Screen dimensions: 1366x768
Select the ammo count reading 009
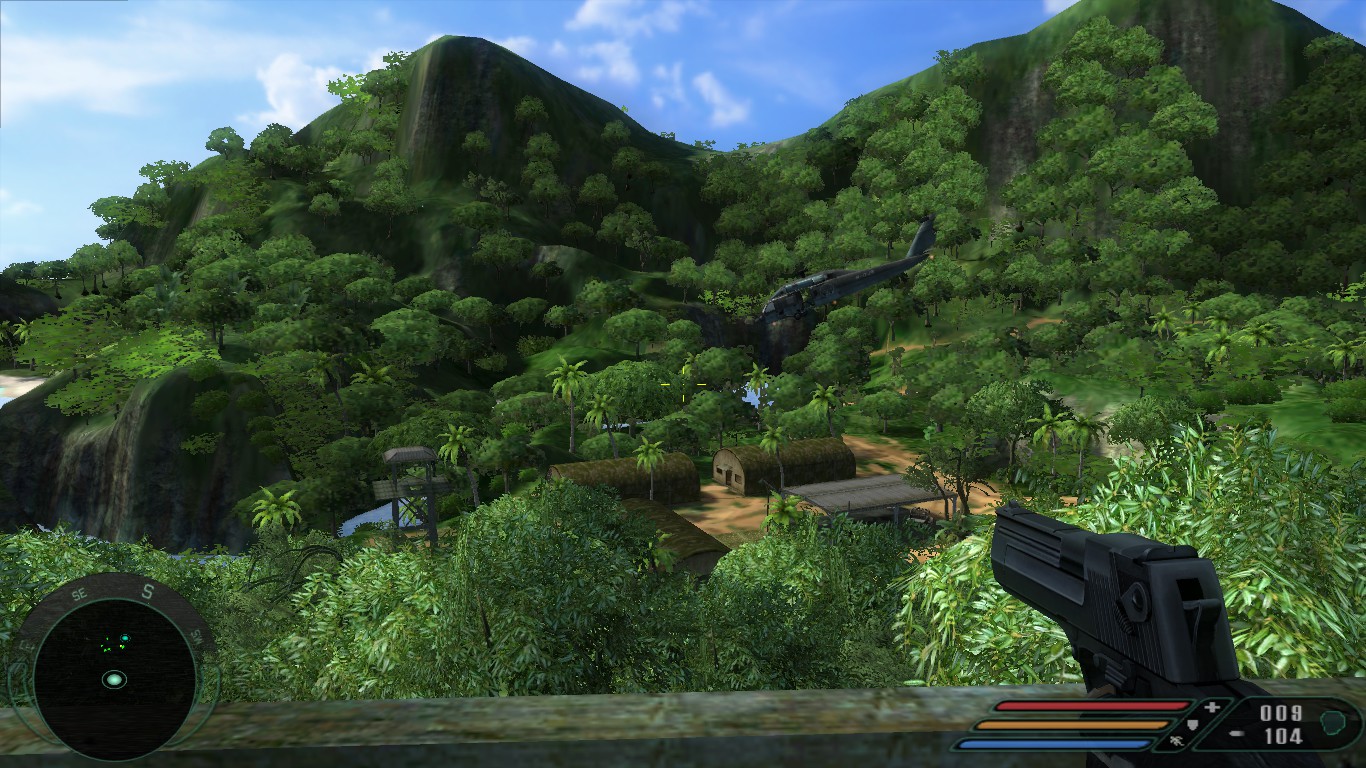pyautogui.click(x=1280, y=711)
